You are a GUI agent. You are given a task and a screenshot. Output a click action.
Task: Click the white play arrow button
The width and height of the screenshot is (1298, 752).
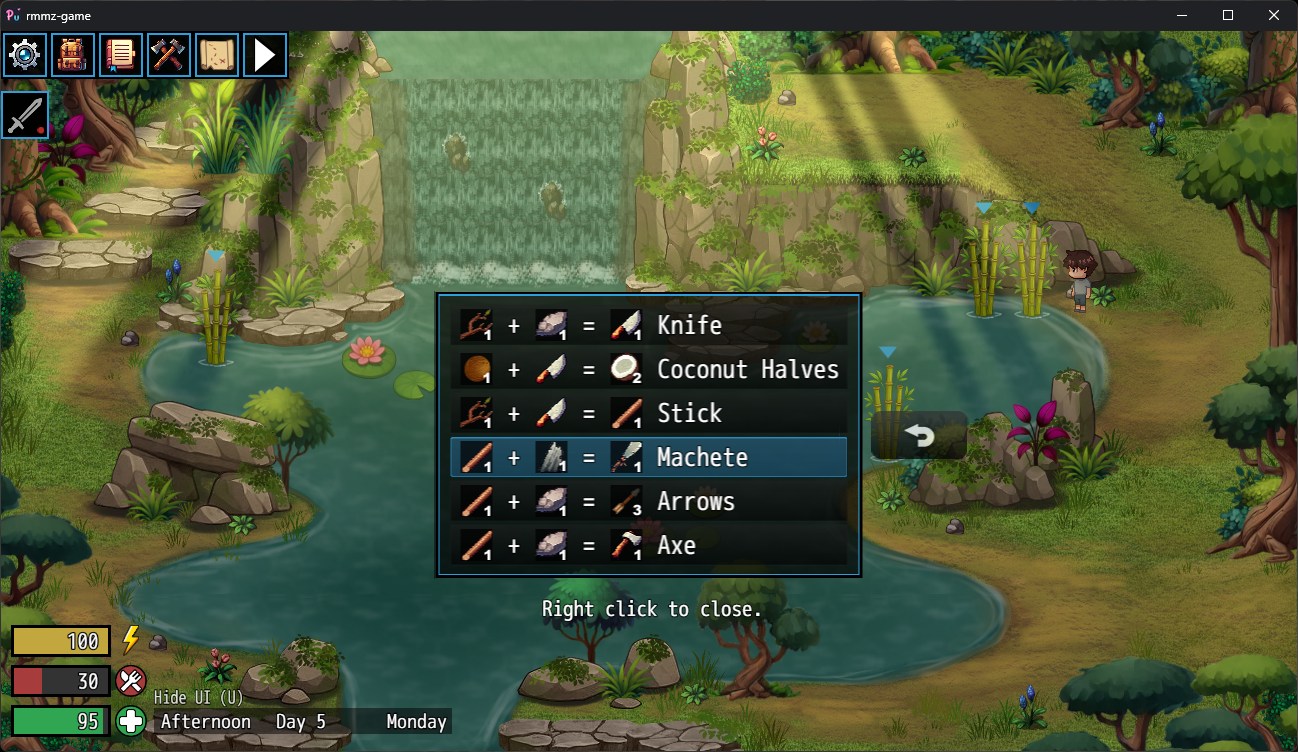(264, 55)
